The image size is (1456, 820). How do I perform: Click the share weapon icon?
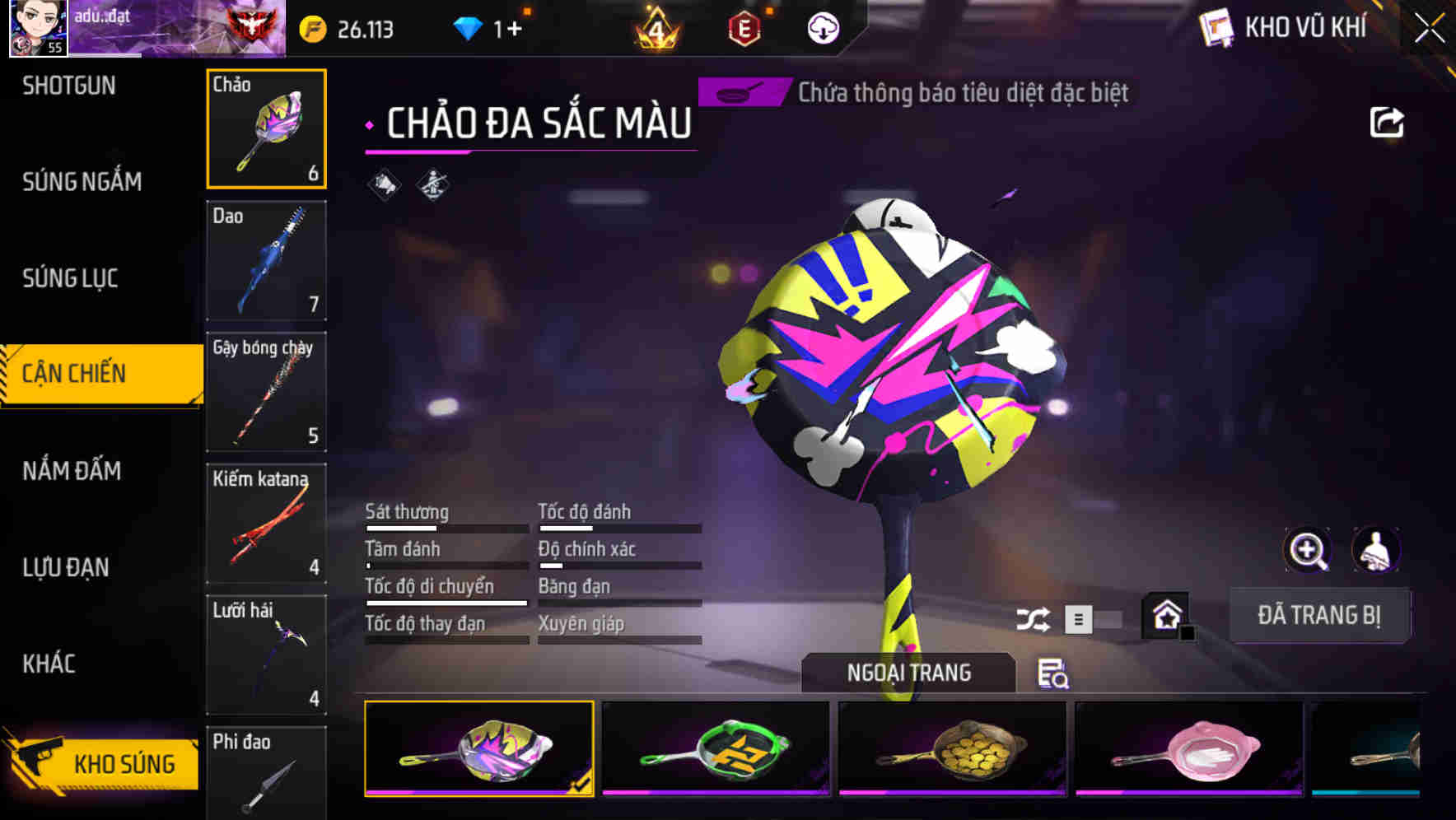tap(1387, 122)
